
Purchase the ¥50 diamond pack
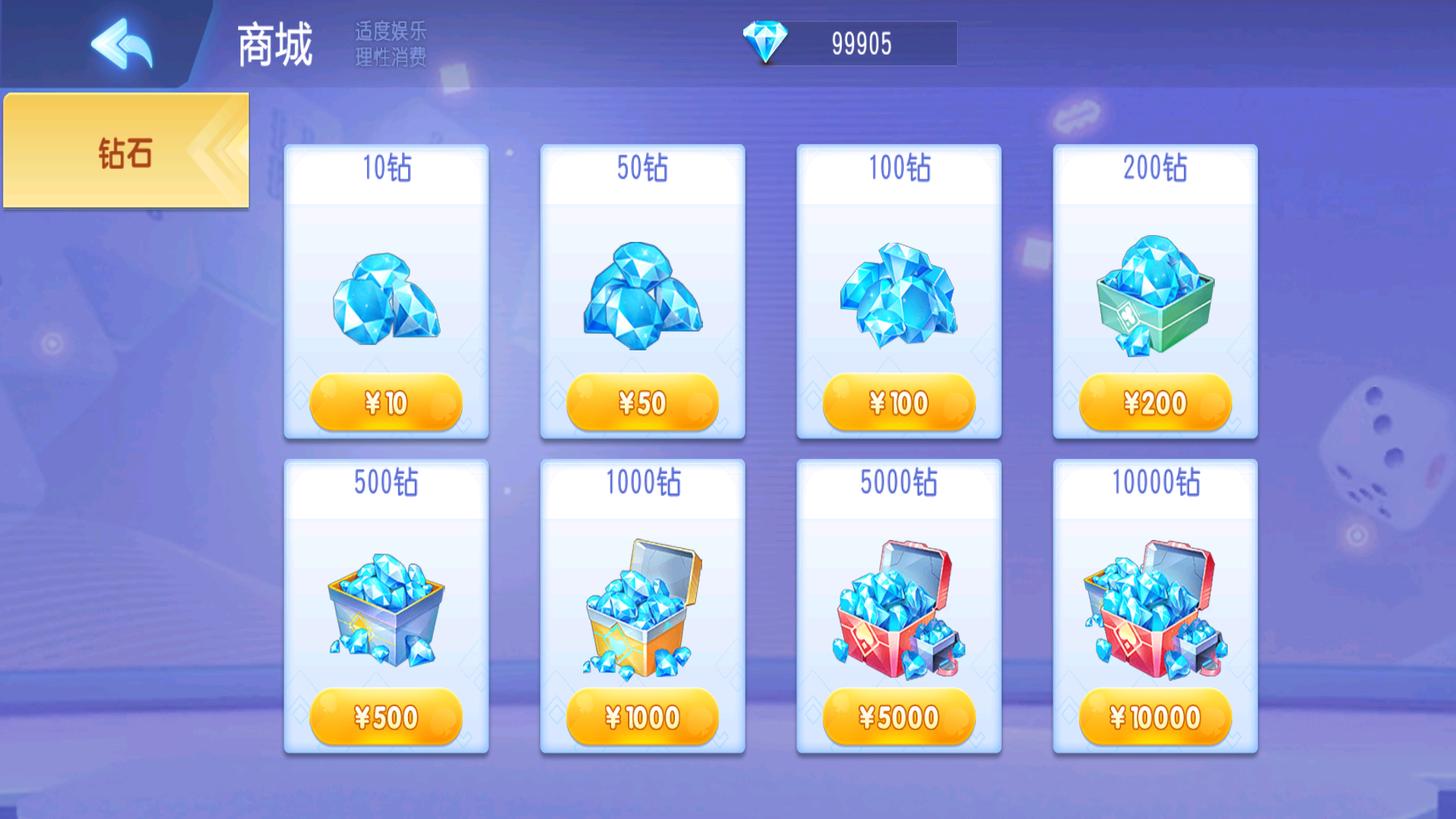click(x=642, y=403)
